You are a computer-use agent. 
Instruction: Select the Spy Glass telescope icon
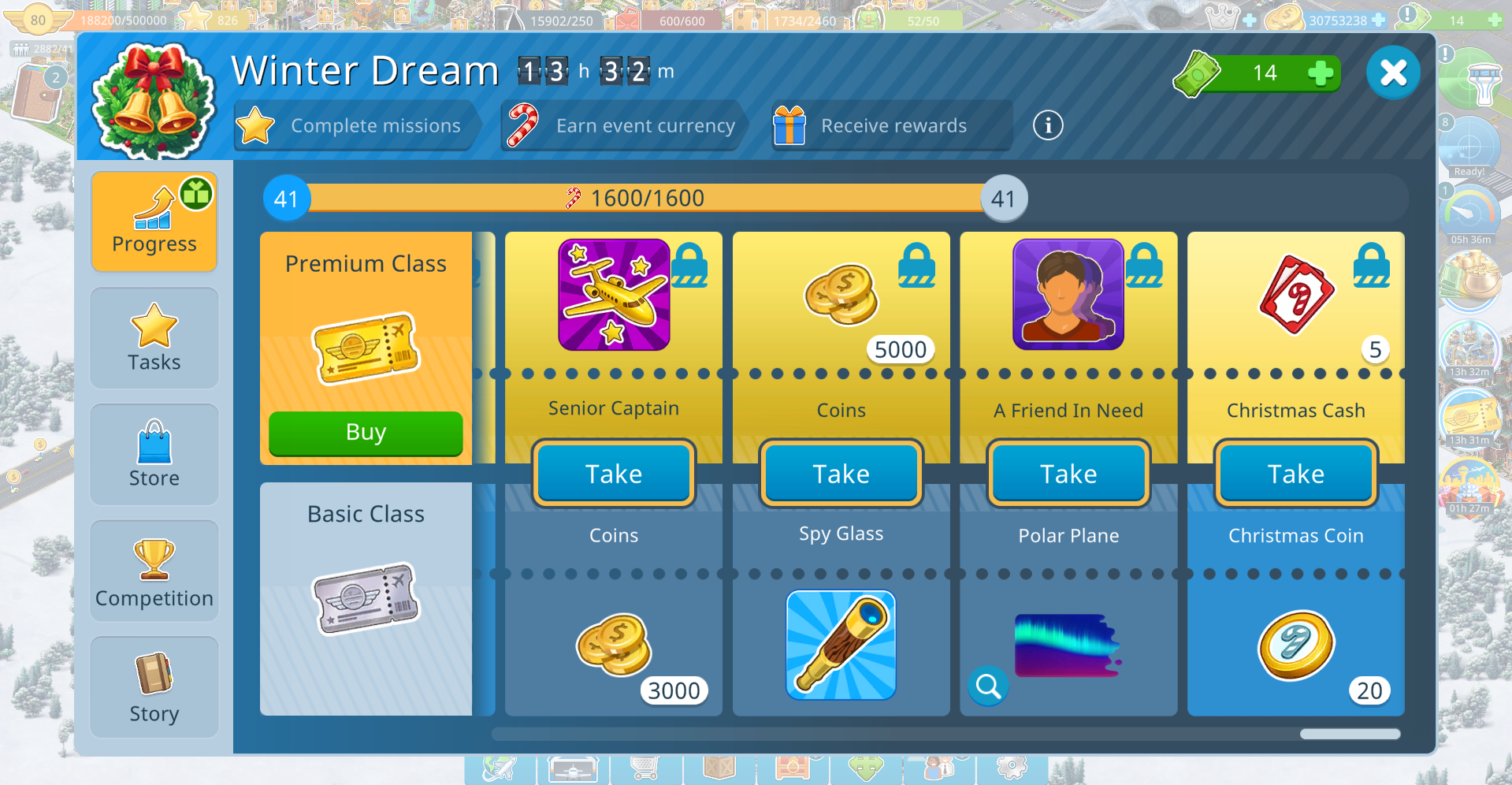(841, 645)
